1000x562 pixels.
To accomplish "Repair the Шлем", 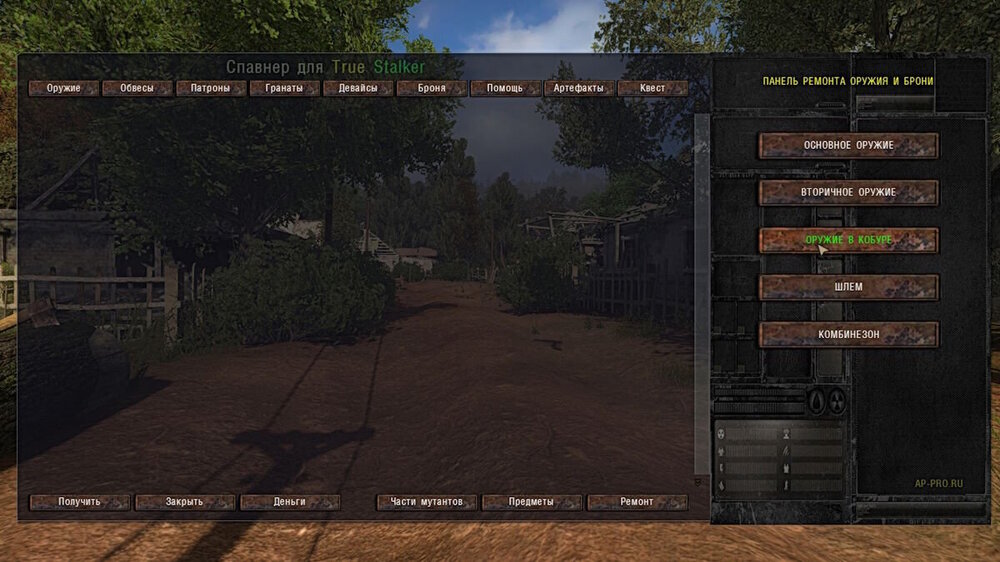I will tap(848, 288).
